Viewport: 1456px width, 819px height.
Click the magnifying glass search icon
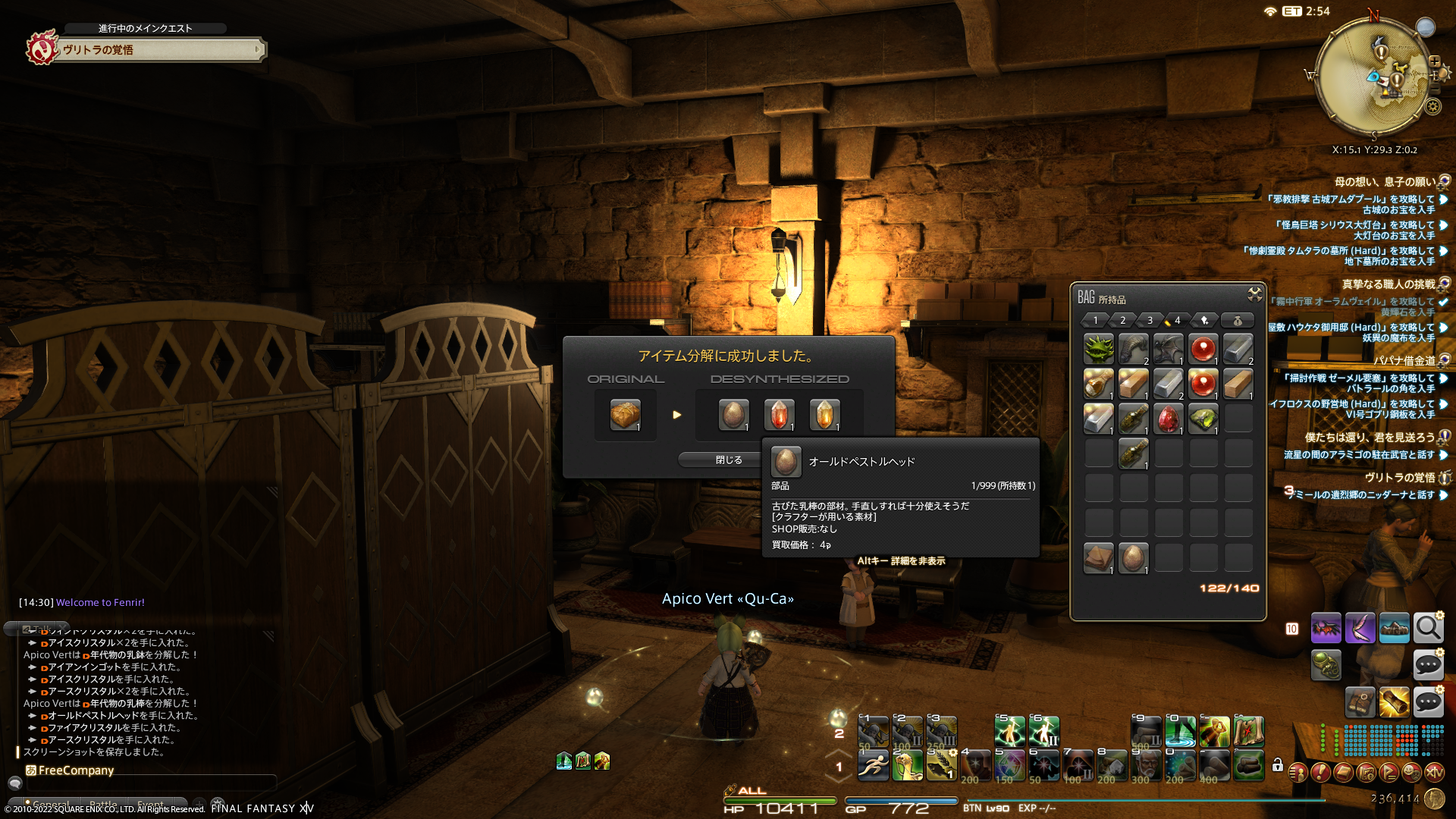coord(1428,628)
